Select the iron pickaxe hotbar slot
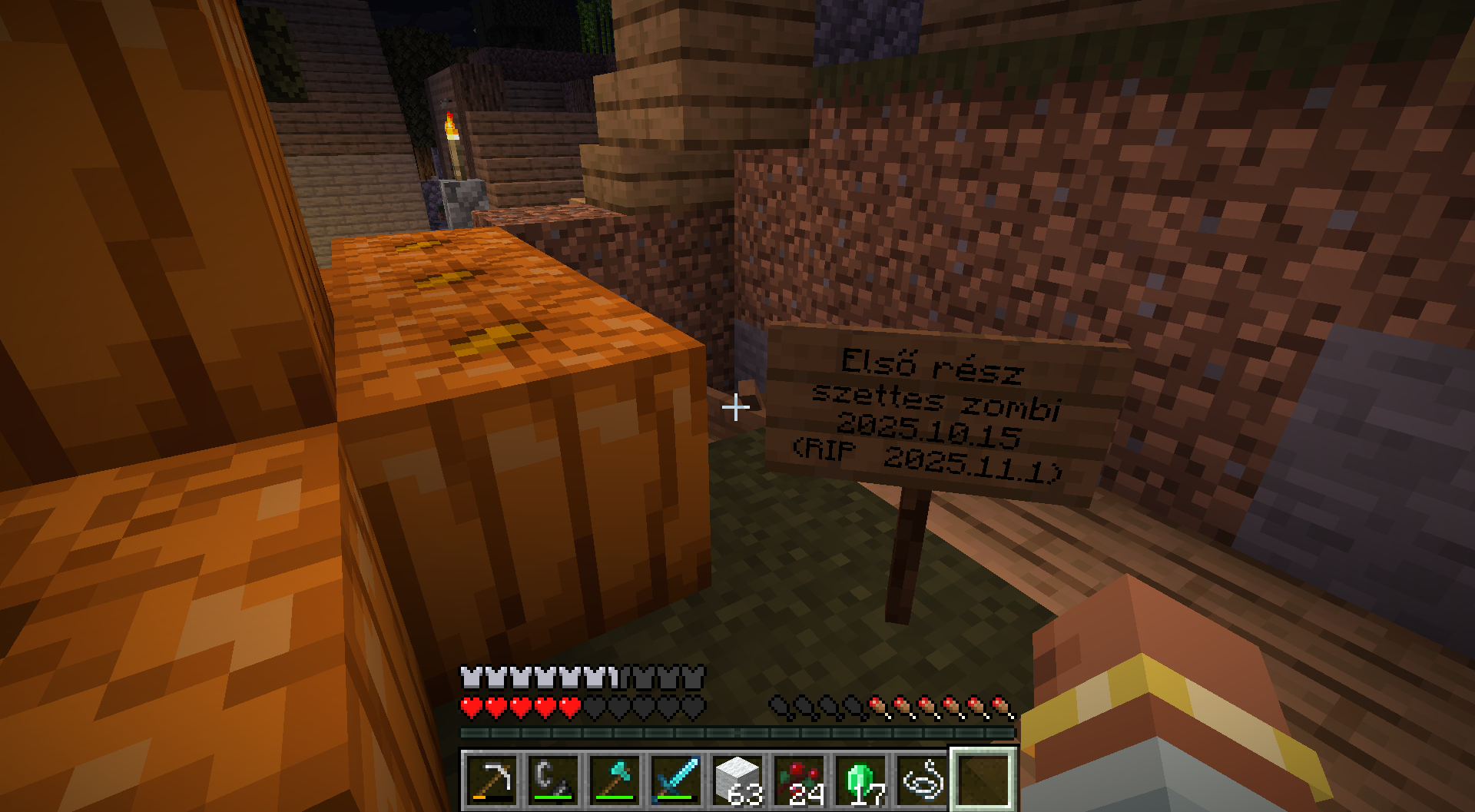The width and height of the screenshot is (1475, 812). pos(492,781)
